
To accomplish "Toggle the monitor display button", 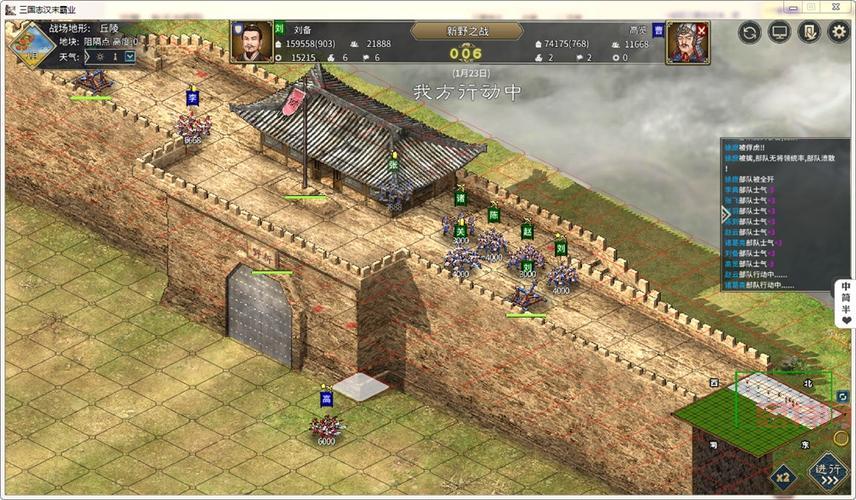I will (779, 33).
